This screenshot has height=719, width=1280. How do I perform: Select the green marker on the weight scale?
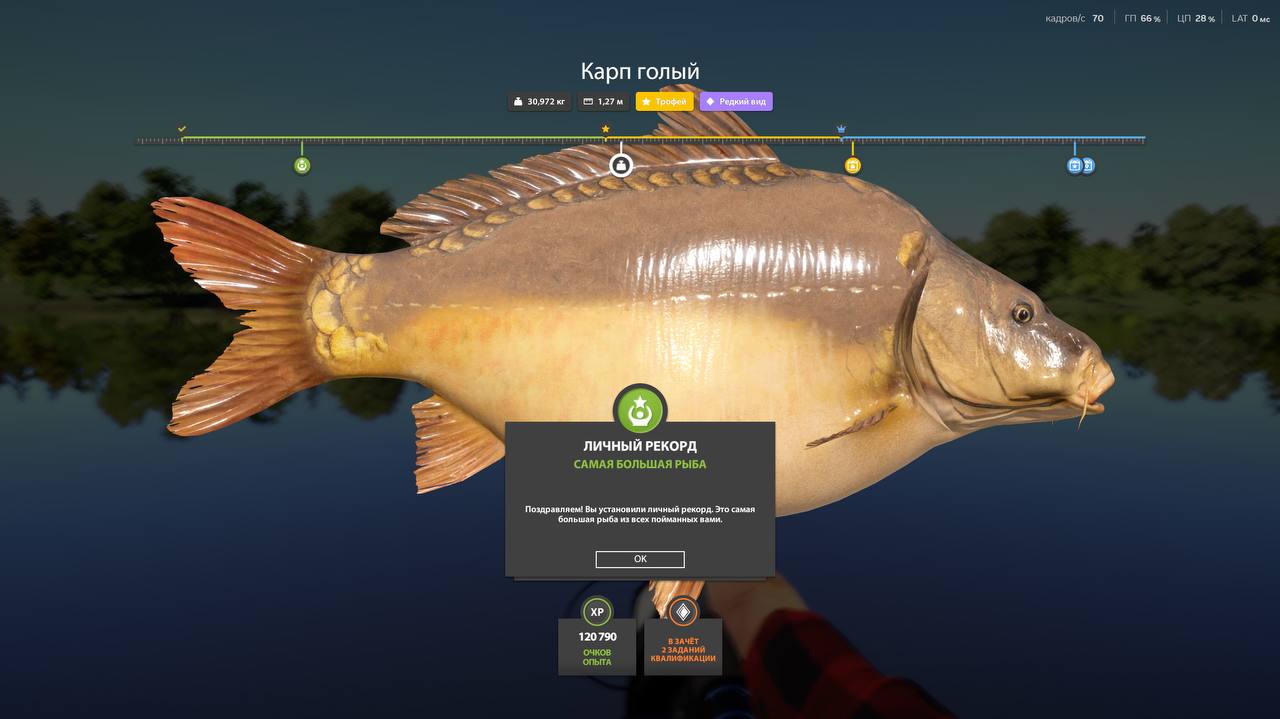click(x=302, y=166)
